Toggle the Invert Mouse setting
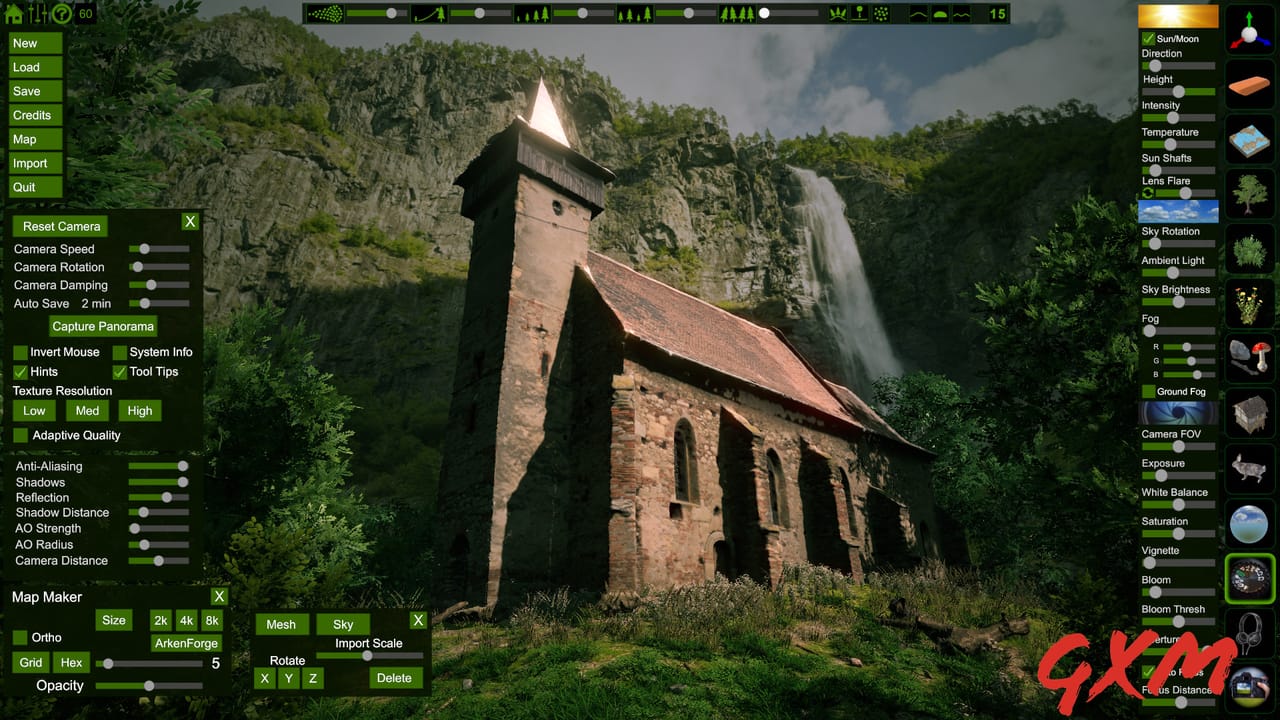This screenshot has height=720, width=1280. 20,352
